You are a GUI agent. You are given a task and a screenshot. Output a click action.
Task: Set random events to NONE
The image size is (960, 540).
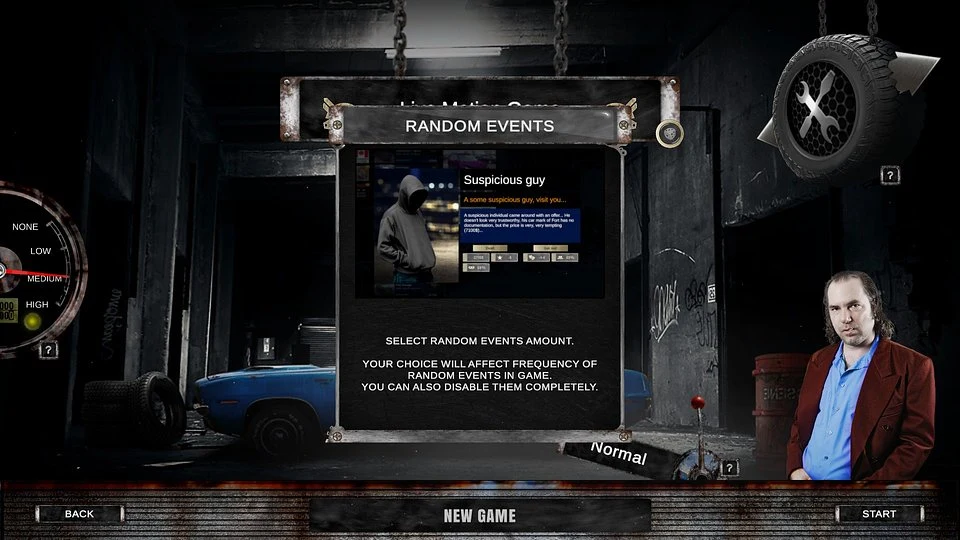coord(25,227)
